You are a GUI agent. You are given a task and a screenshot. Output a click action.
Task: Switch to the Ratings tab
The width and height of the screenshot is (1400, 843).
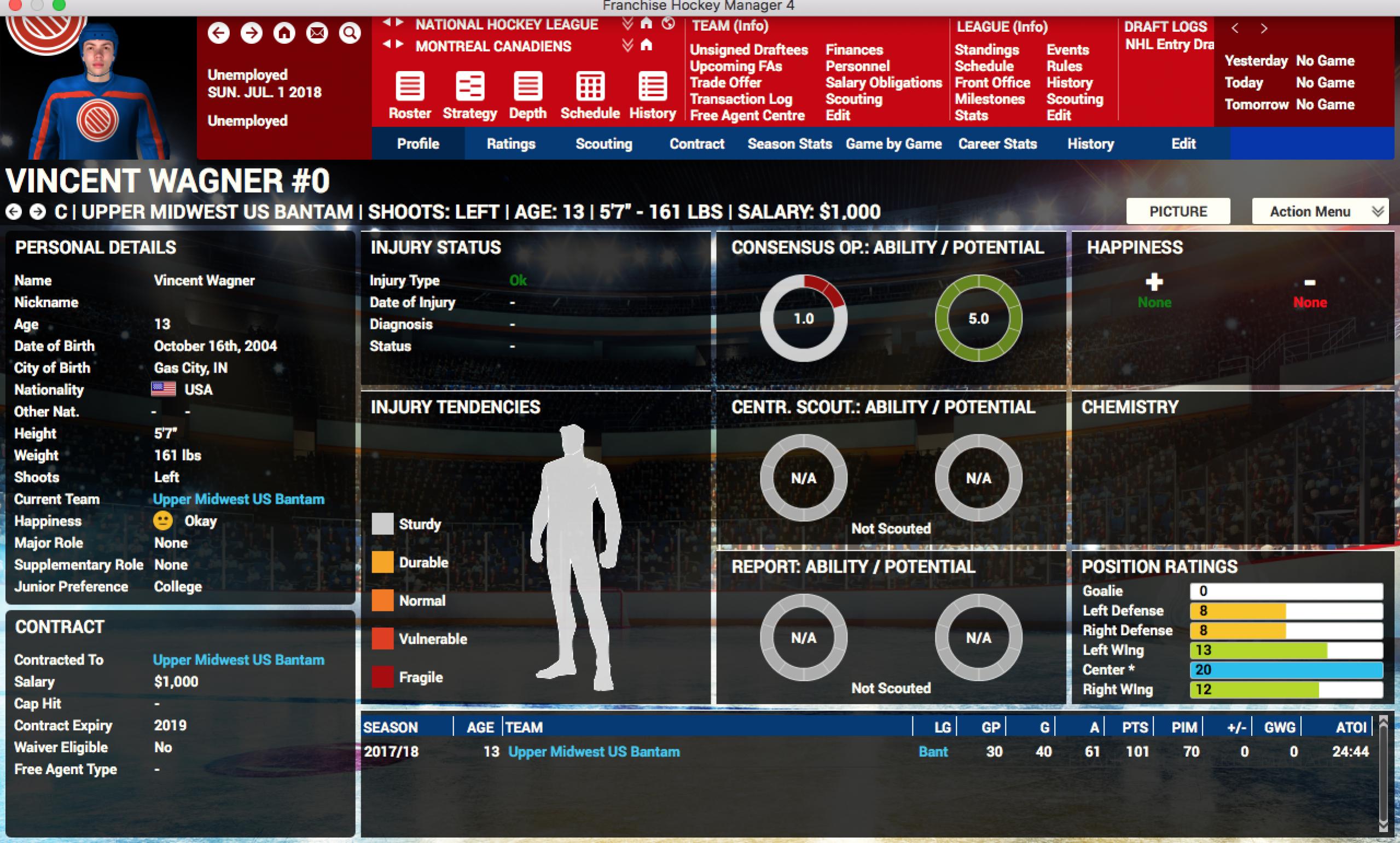click(x=510, y=144)
